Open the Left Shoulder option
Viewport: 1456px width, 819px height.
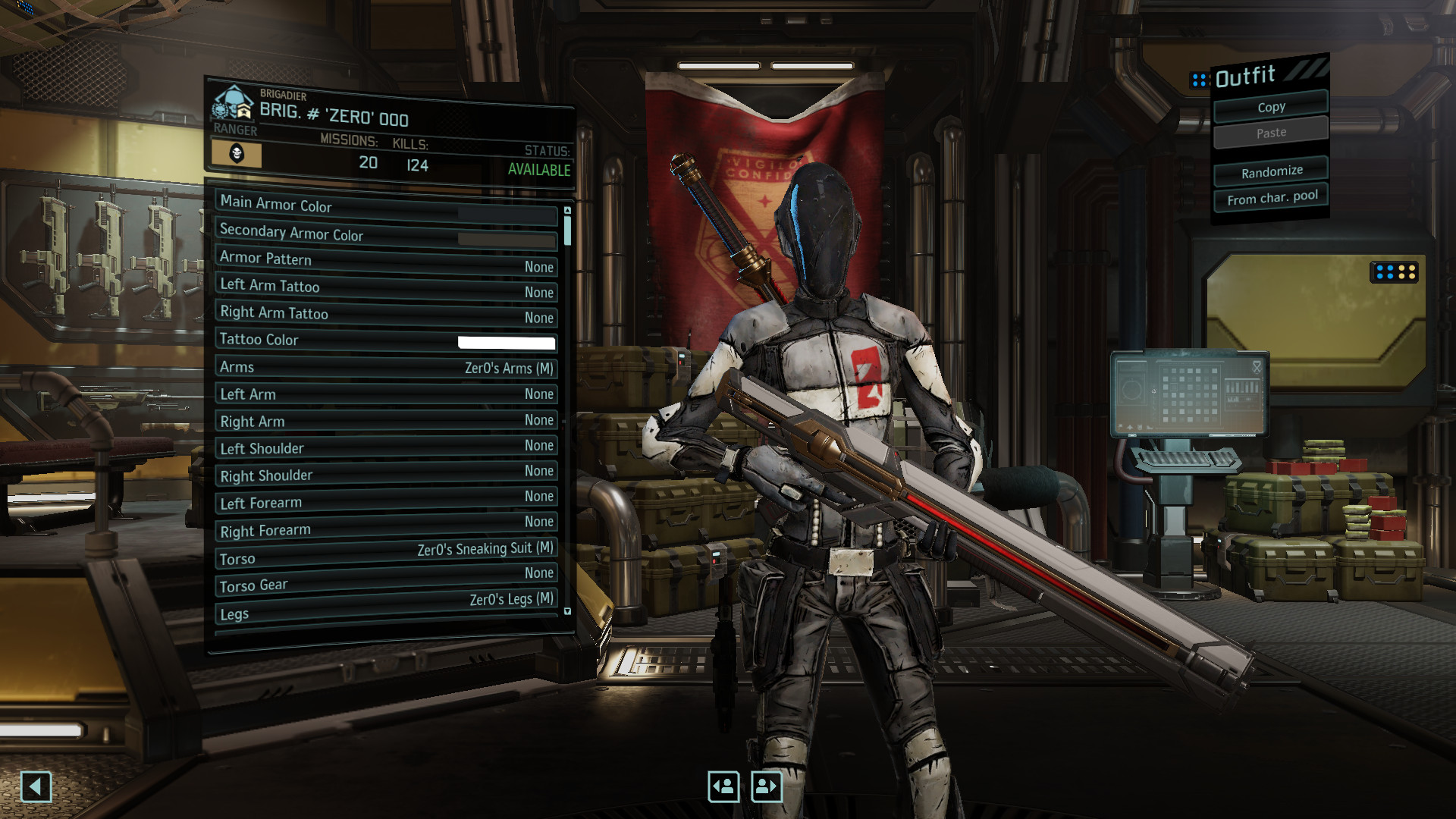coord(387,447)
